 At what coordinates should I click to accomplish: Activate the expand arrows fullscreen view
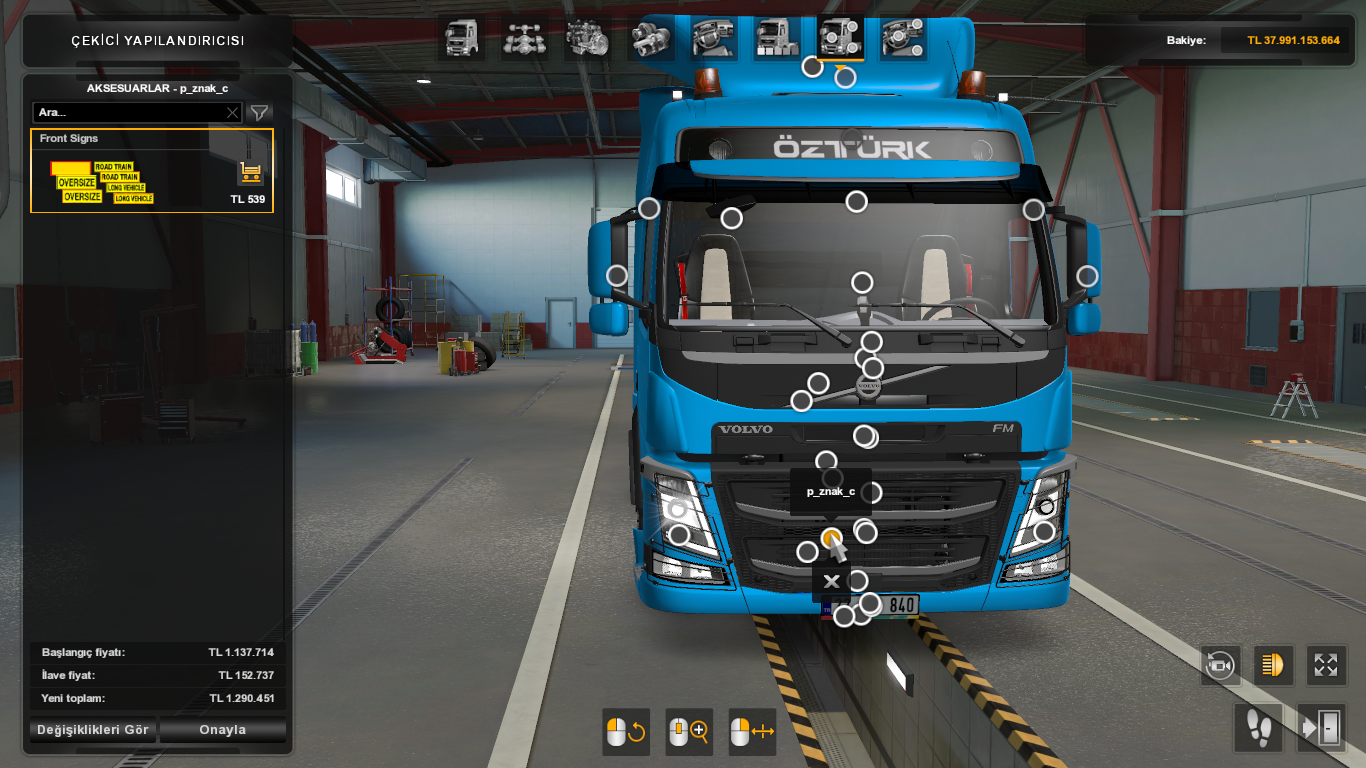(x=1326, y=665)
